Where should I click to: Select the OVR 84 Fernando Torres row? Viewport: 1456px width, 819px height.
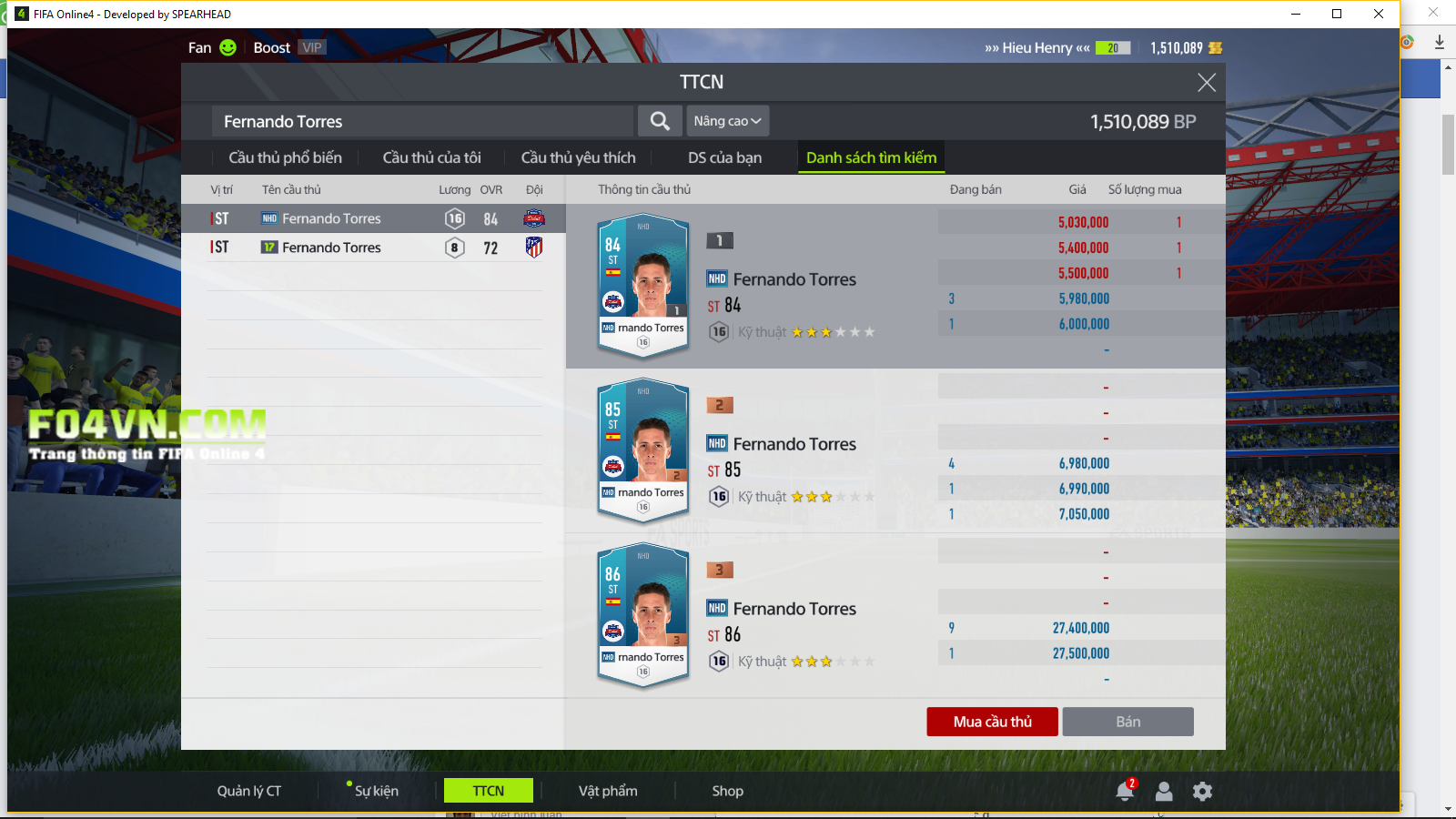point(373,218)
